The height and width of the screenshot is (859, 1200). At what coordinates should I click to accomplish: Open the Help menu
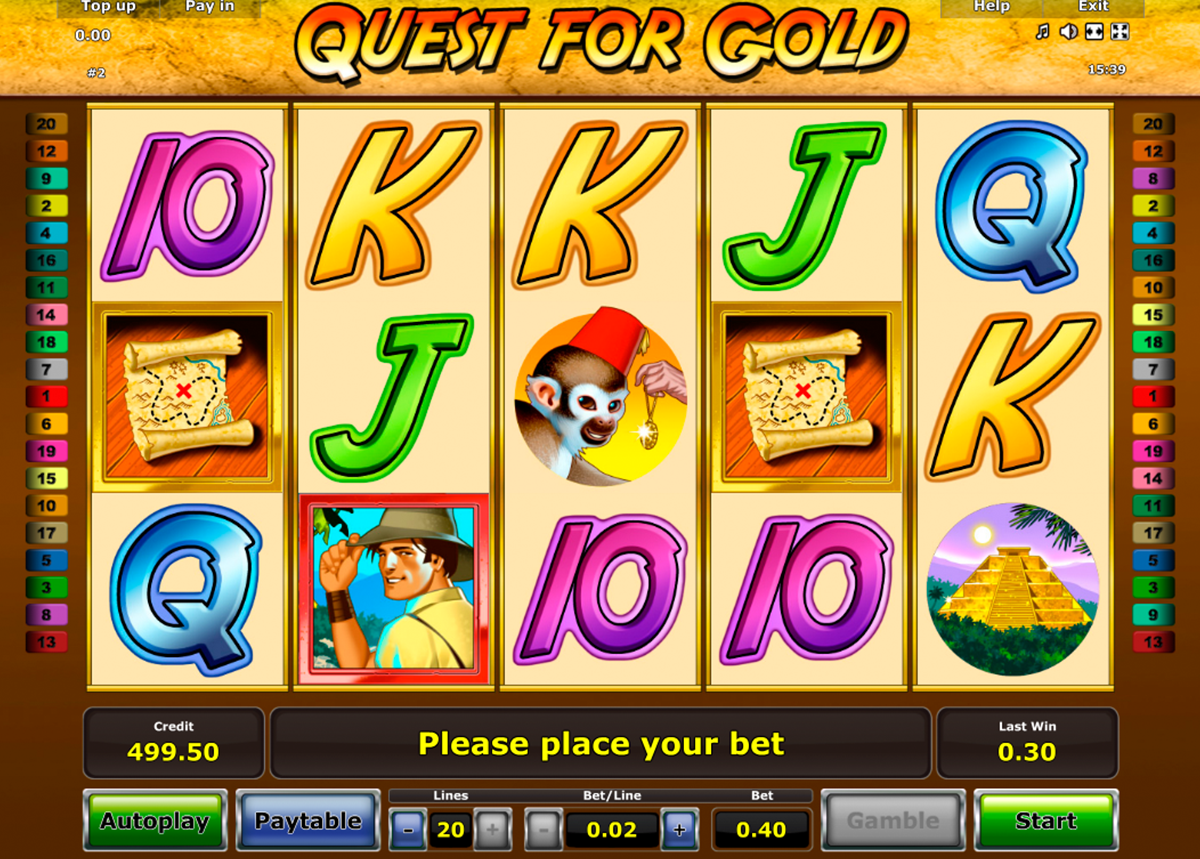pos(991,7)
